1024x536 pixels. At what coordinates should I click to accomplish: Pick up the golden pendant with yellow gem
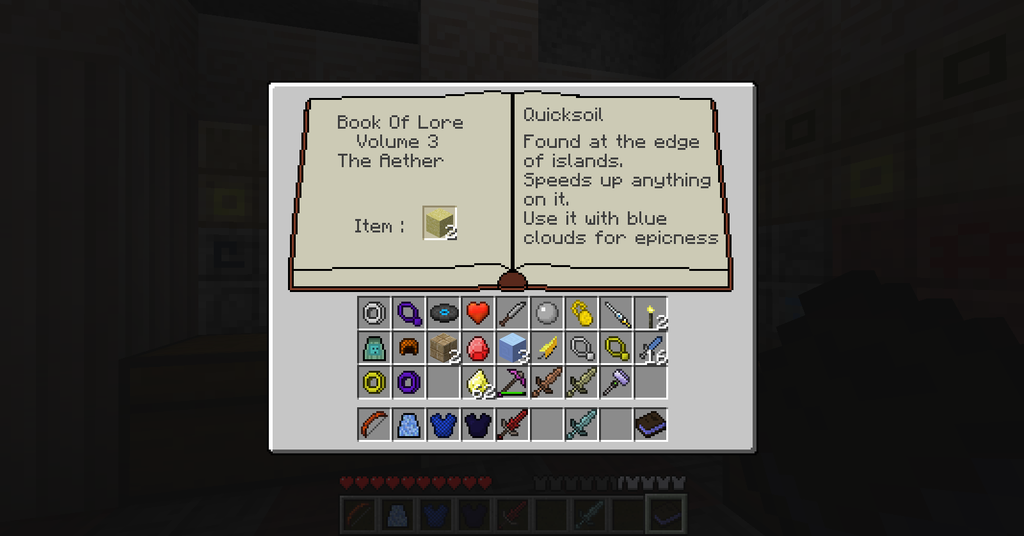pyautogui.click(x=581, y=313)
